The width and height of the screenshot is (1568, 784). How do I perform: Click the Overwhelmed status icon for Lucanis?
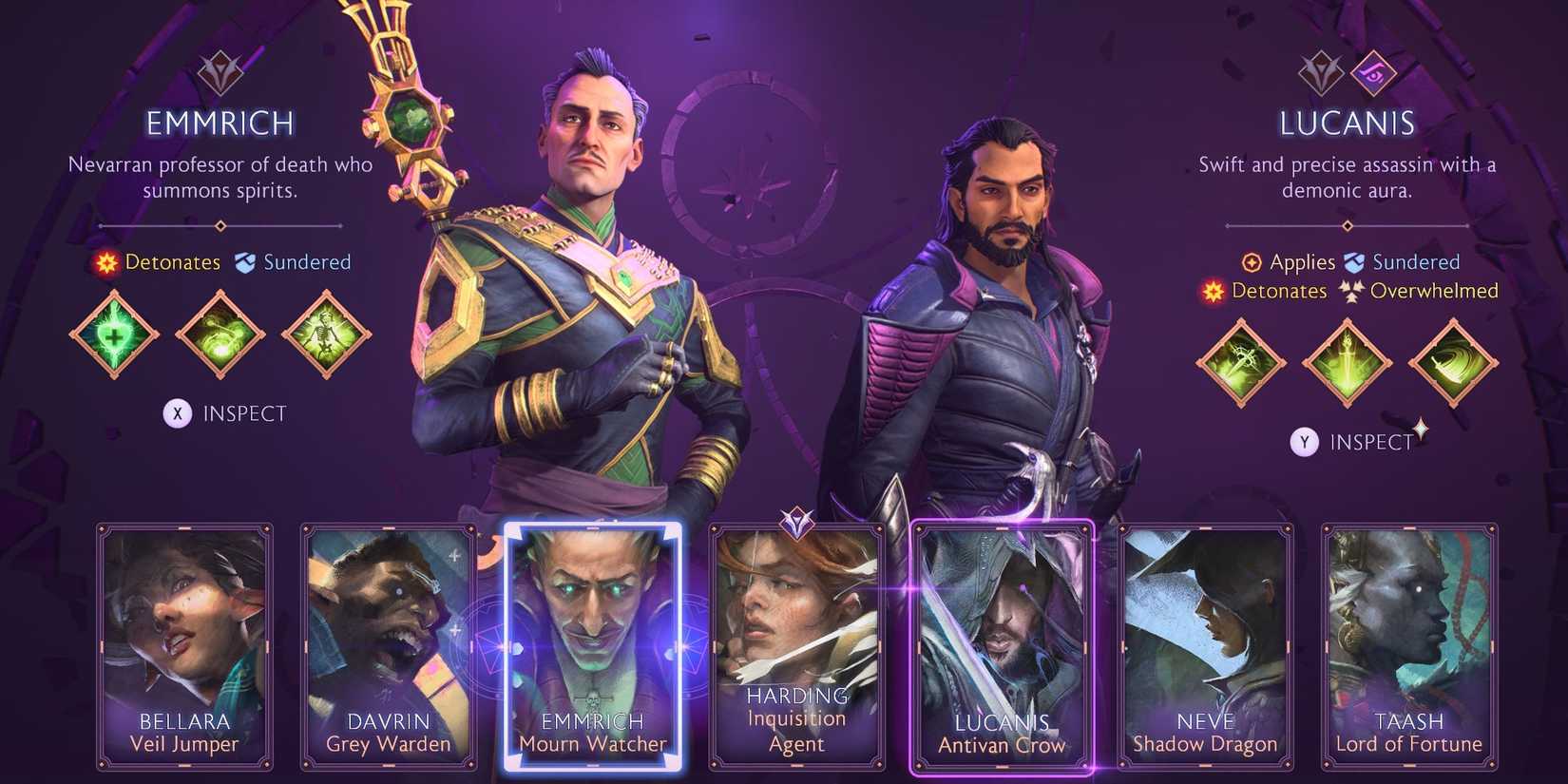(1353, 292)
